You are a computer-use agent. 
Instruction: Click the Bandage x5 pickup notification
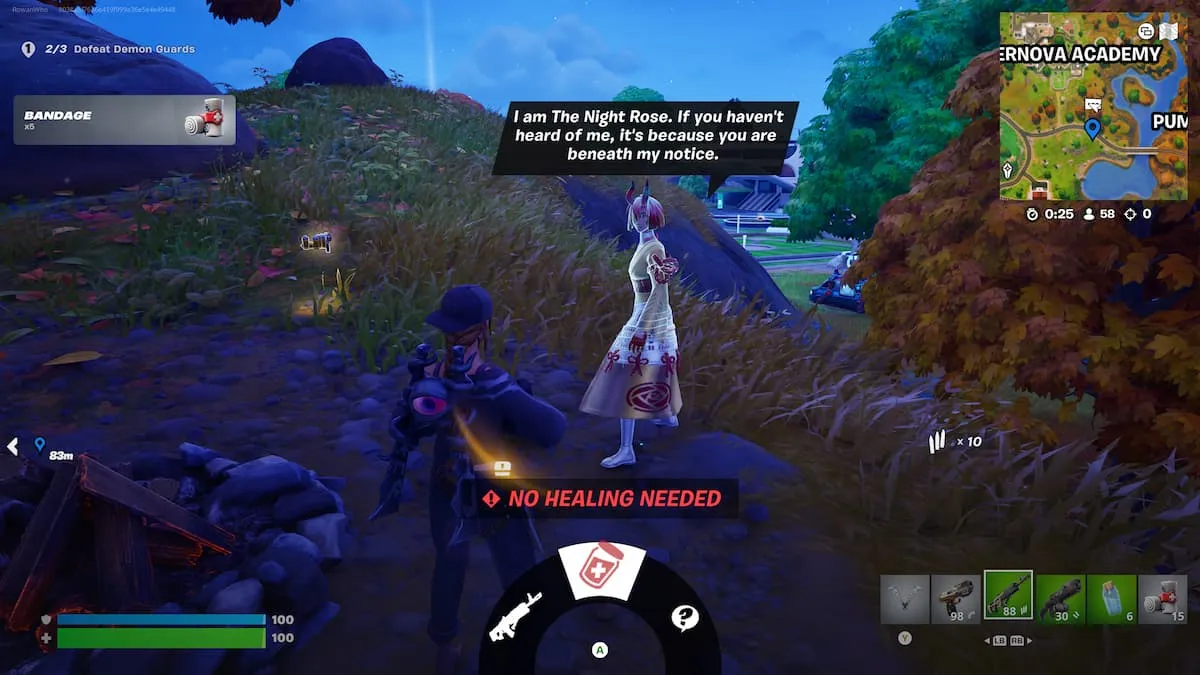pos(125,120)
